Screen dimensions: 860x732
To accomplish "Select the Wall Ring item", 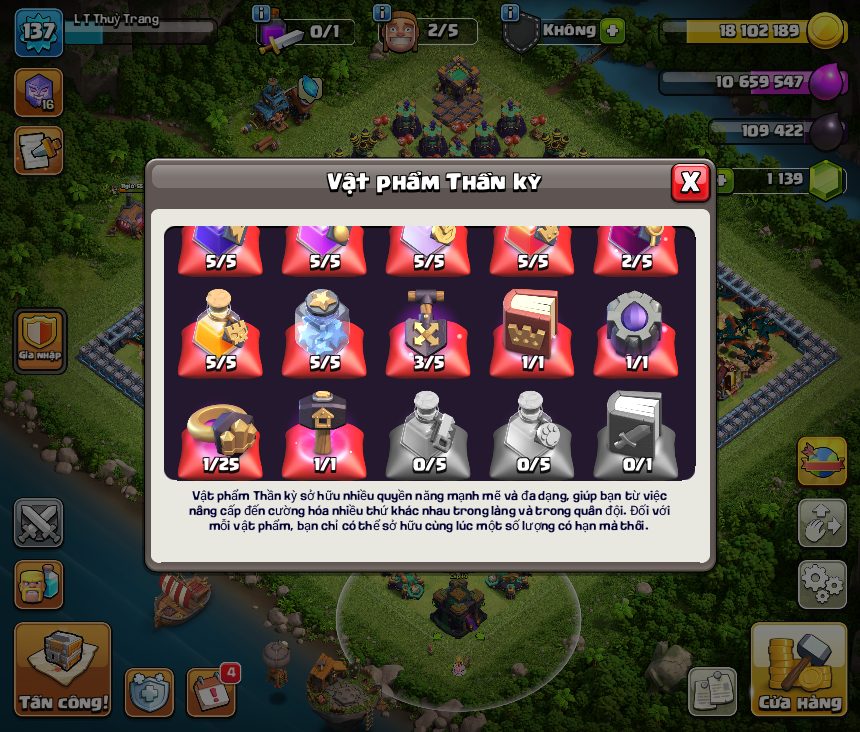I will [x=220, y=433].
